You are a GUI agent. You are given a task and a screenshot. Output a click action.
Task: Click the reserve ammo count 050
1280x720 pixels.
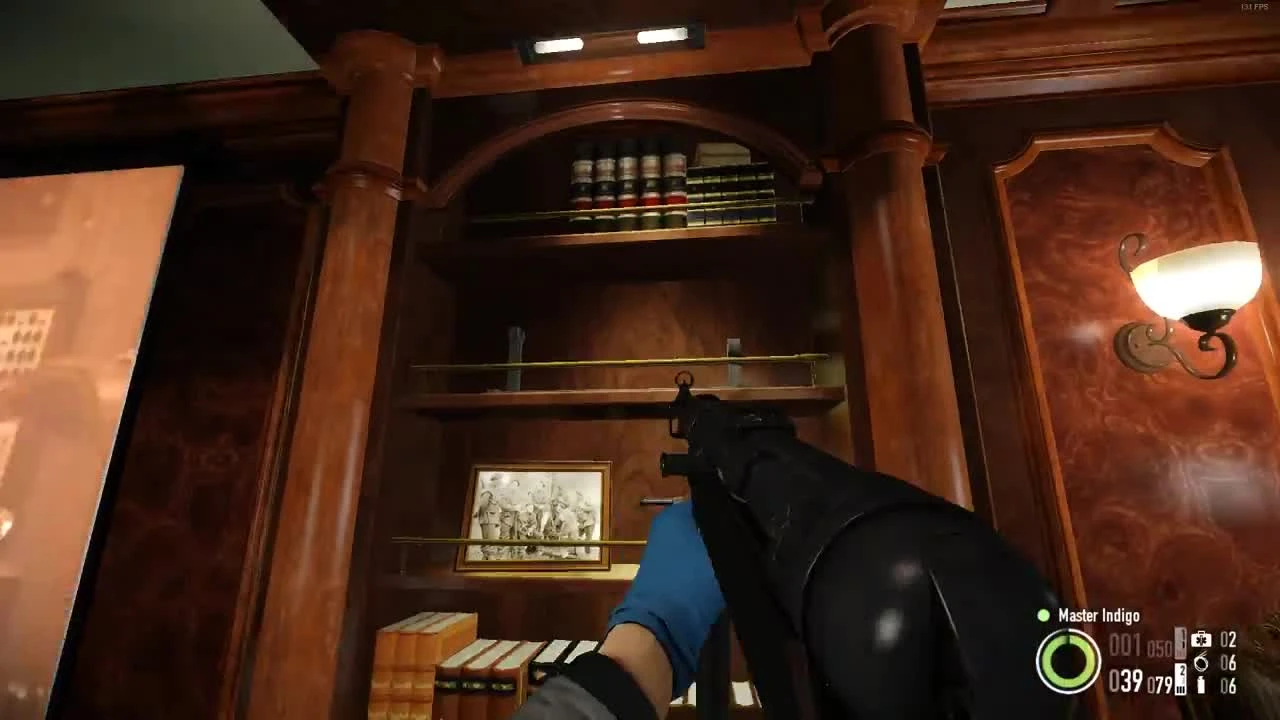pyautogui.click(x=1159, y=645)
